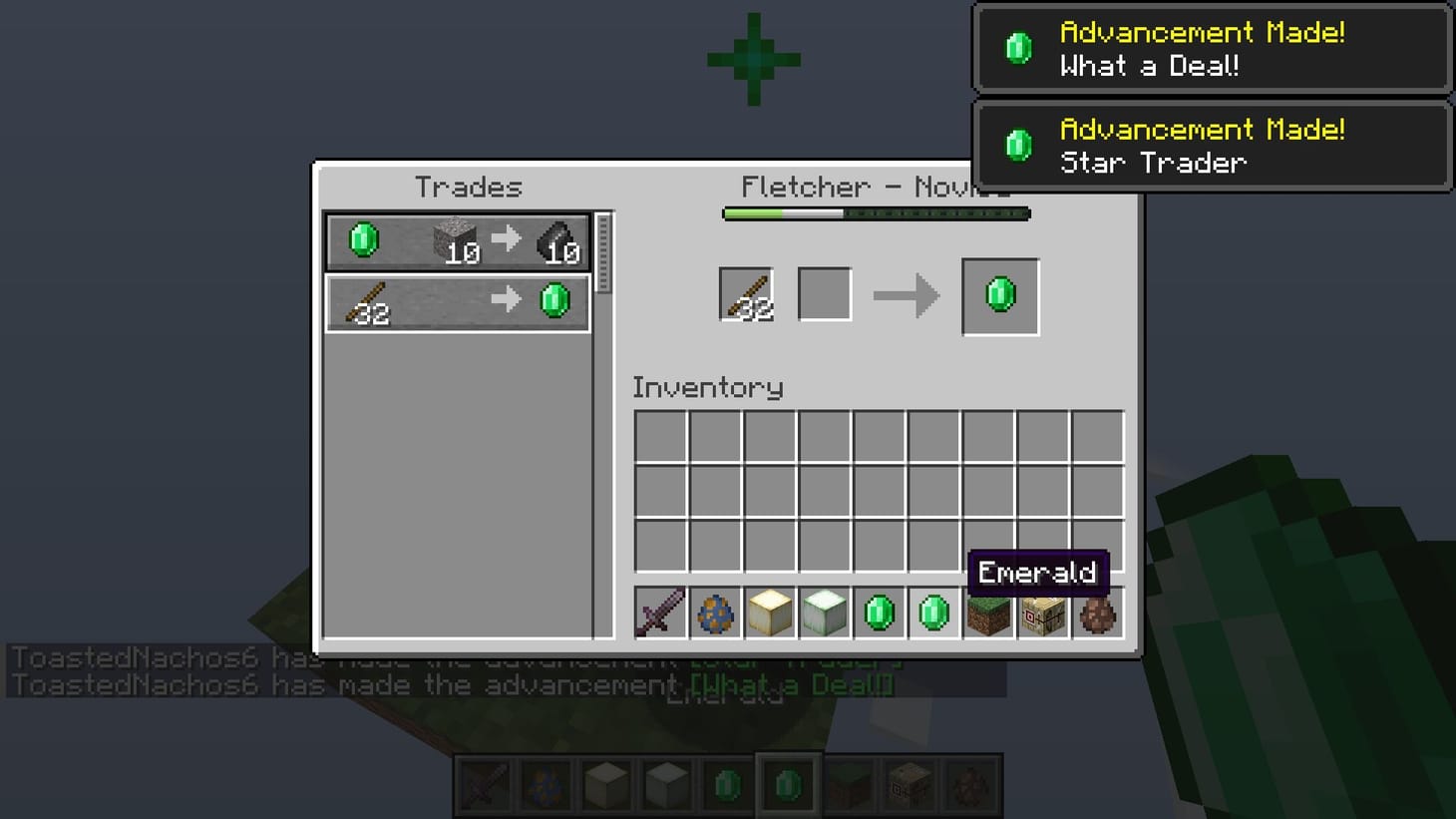Click the Trades panel heading
This screenshot has width=1456, height=819.
coord(469,187)
